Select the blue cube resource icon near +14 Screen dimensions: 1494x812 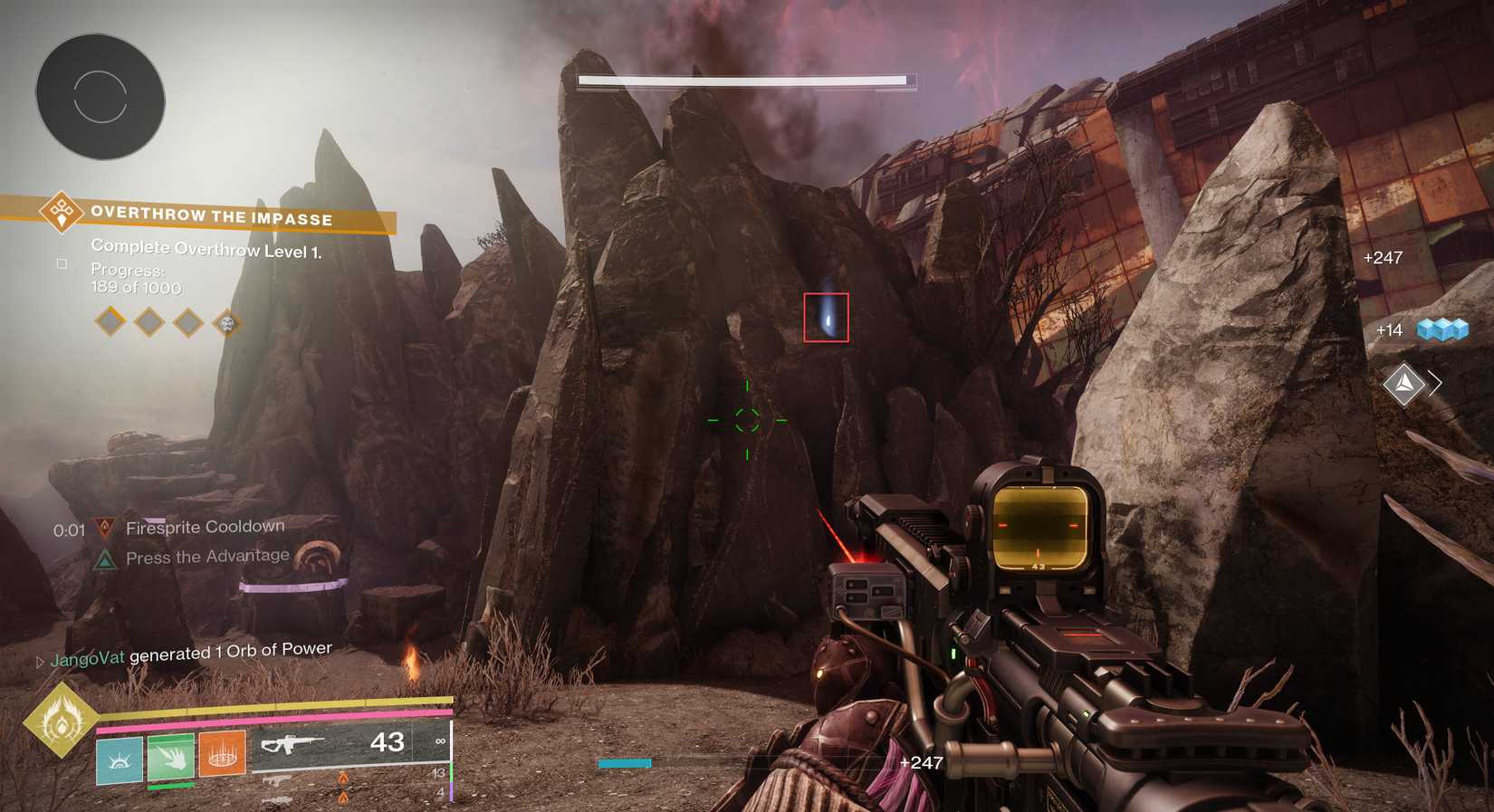pos(1444,330)
